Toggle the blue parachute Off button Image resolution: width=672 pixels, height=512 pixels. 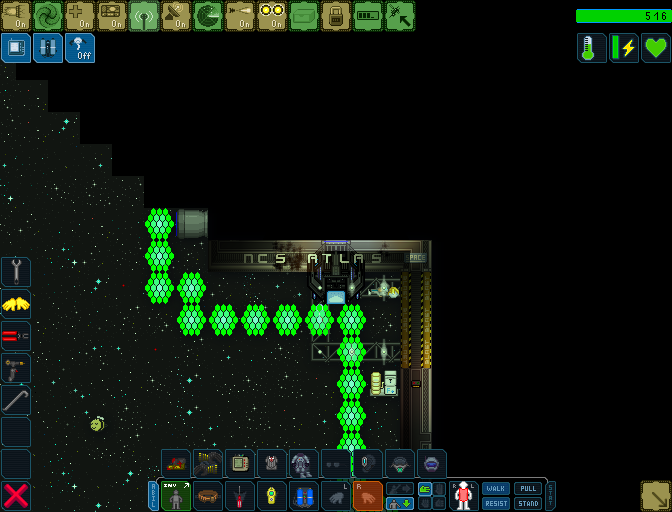80,48
